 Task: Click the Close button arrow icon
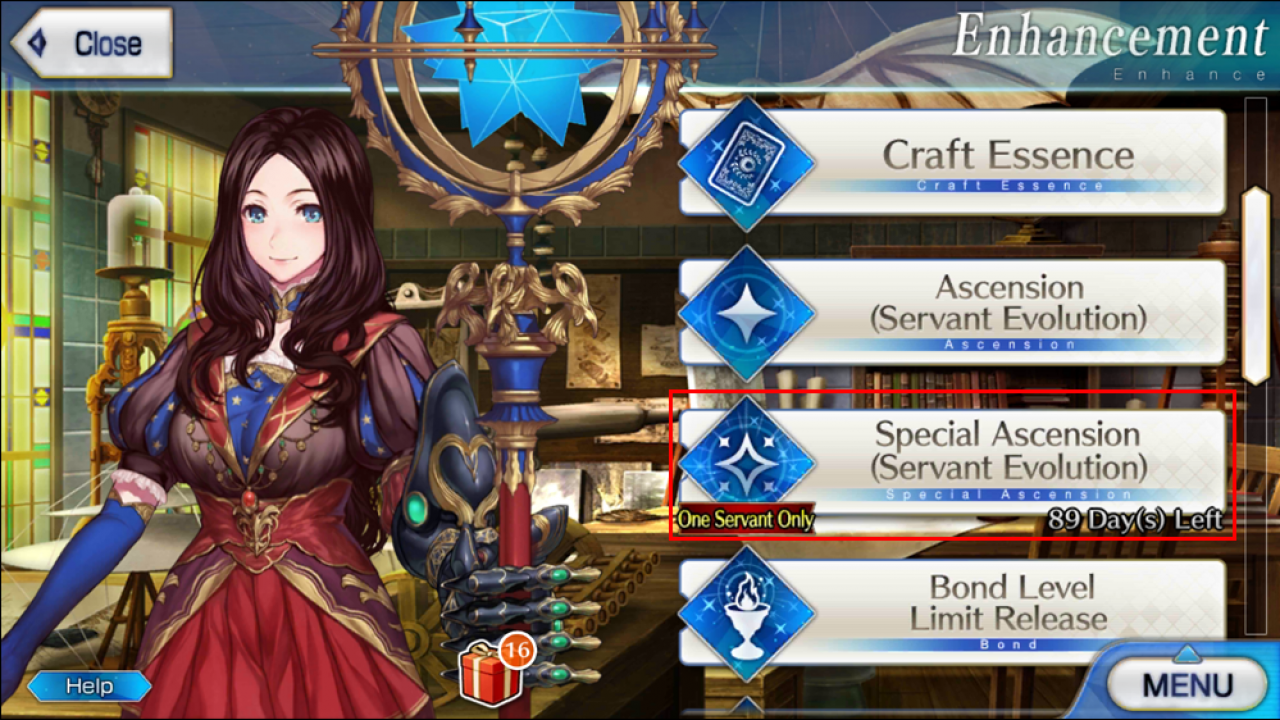[35, 42]
